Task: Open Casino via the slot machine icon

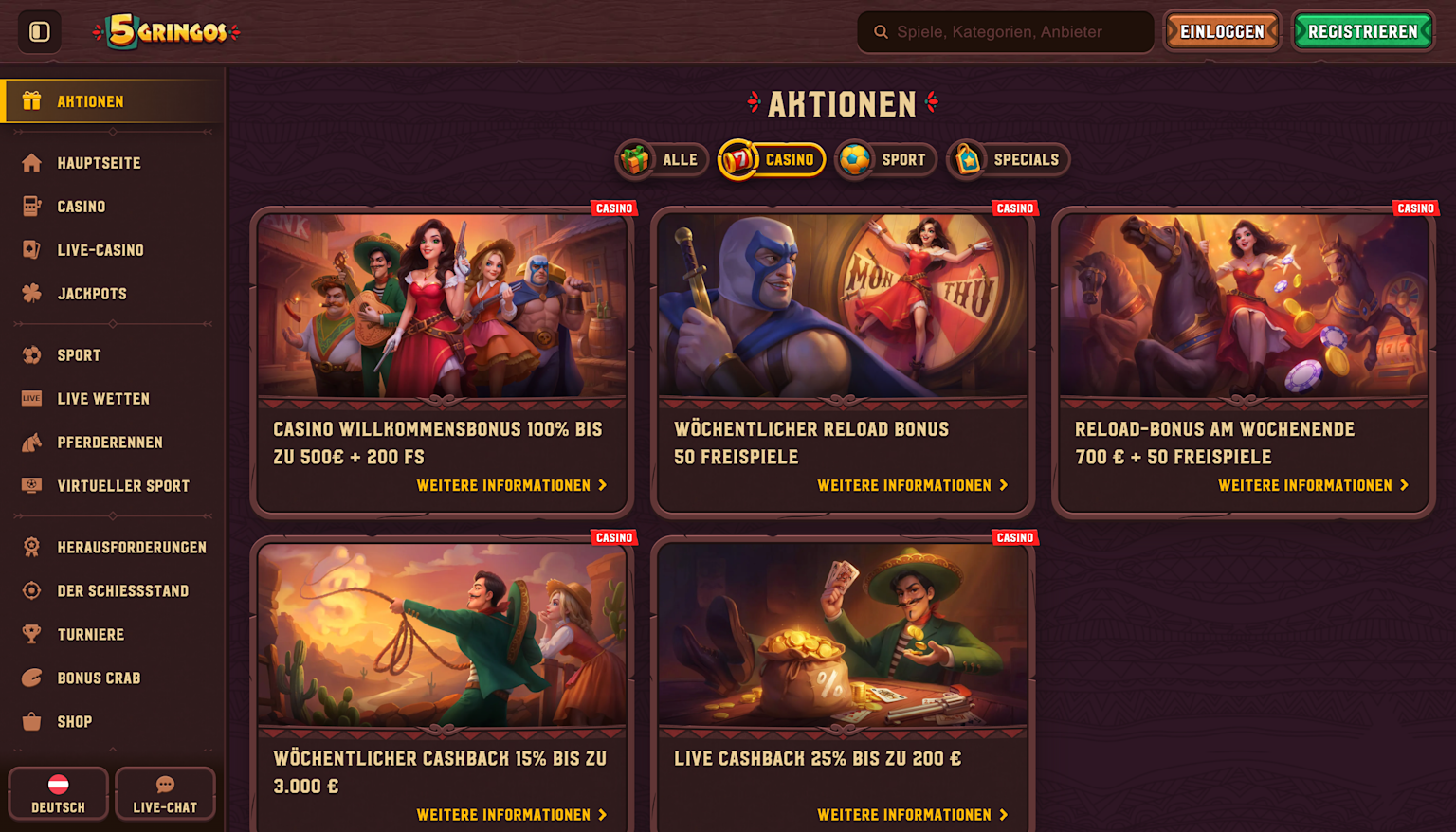Action: (x=31, y=206)
